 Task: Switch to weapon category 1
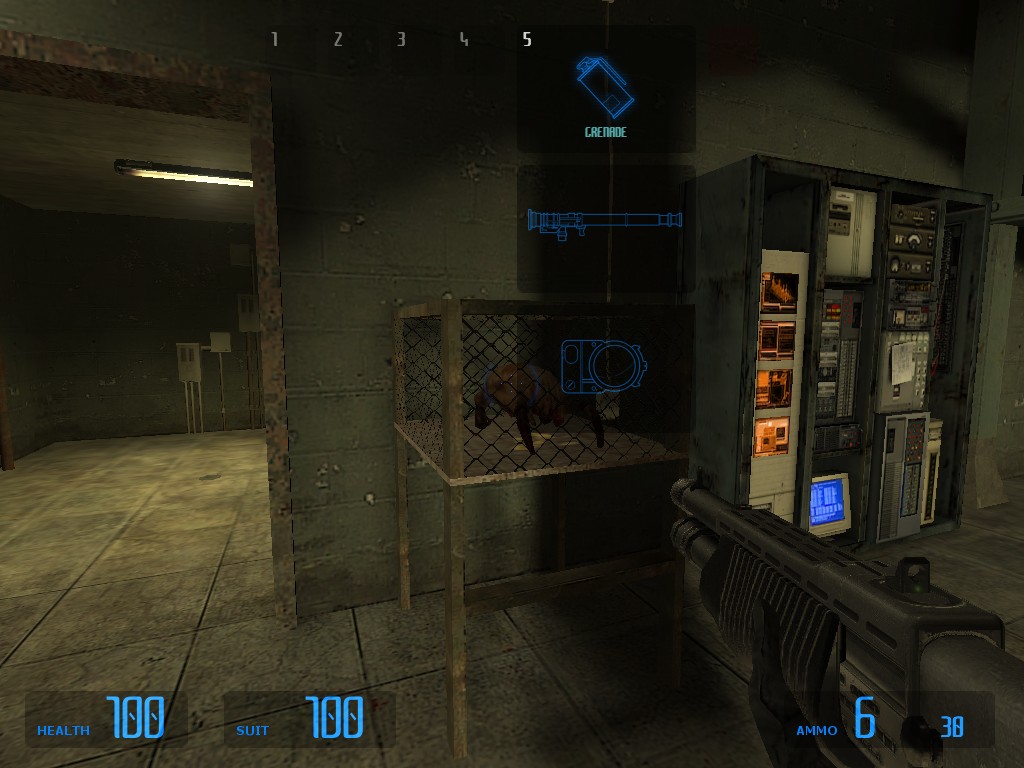[x=275, y=40]
